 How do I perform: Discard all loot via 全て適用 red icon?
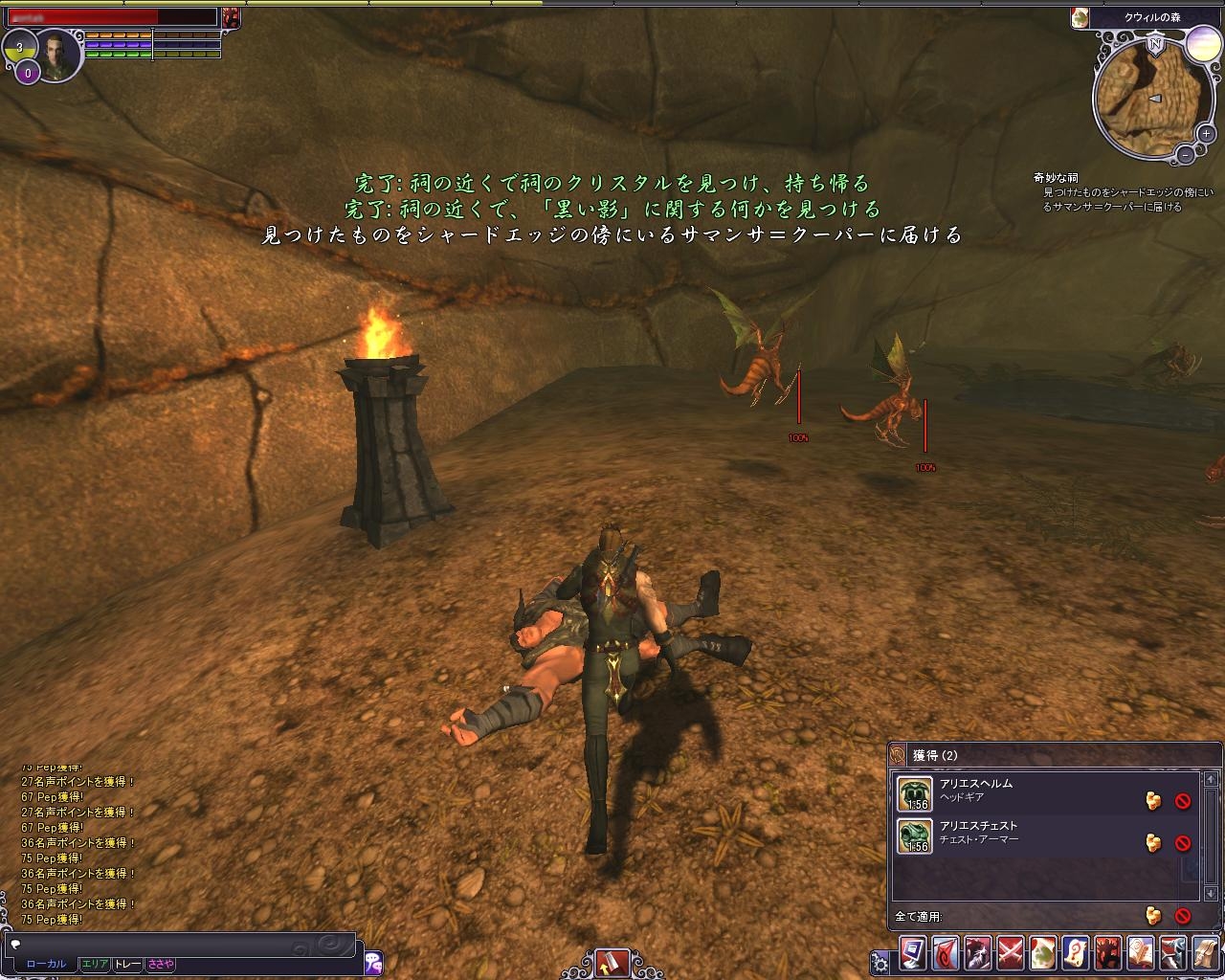[1183, 916]
